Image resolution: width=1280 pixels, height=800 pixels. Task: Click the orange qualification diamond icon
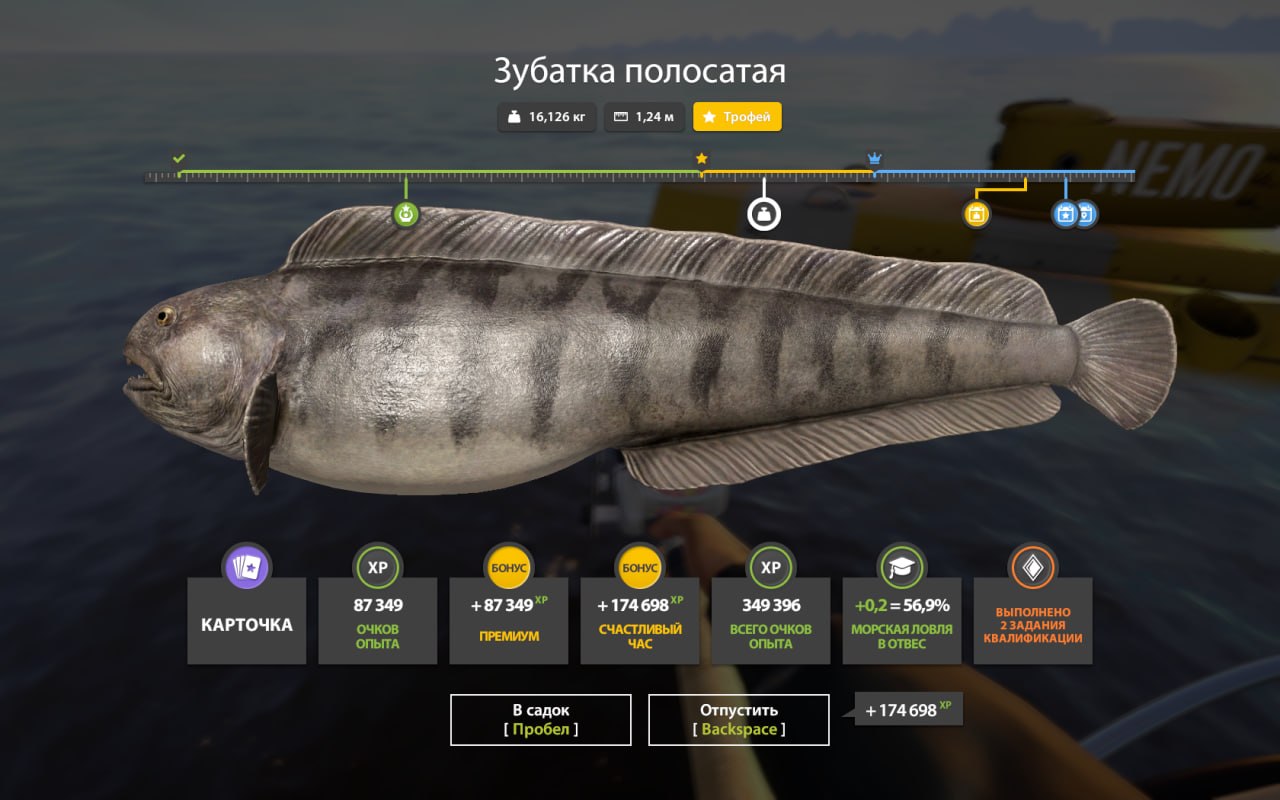[x=1032, y=568]
